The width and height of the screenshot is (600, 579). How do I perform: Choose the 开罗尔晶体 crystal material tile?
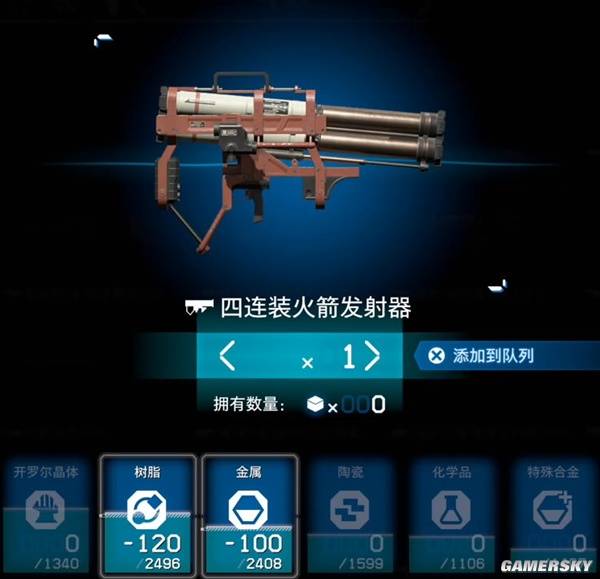tap(46, 512)
